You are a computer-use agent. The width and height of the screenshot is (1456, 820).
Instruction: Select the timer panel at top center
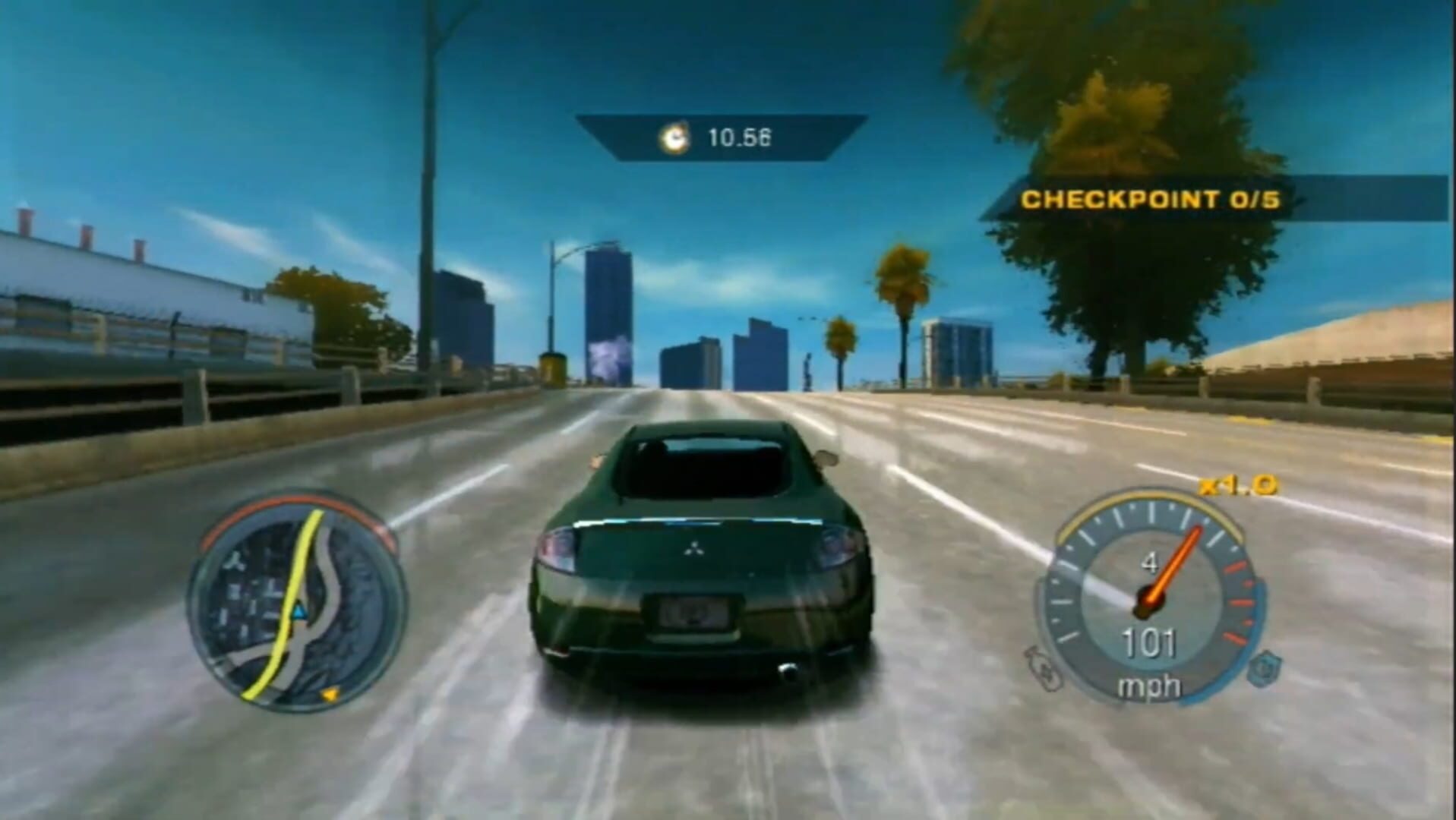tap(718, 137)
